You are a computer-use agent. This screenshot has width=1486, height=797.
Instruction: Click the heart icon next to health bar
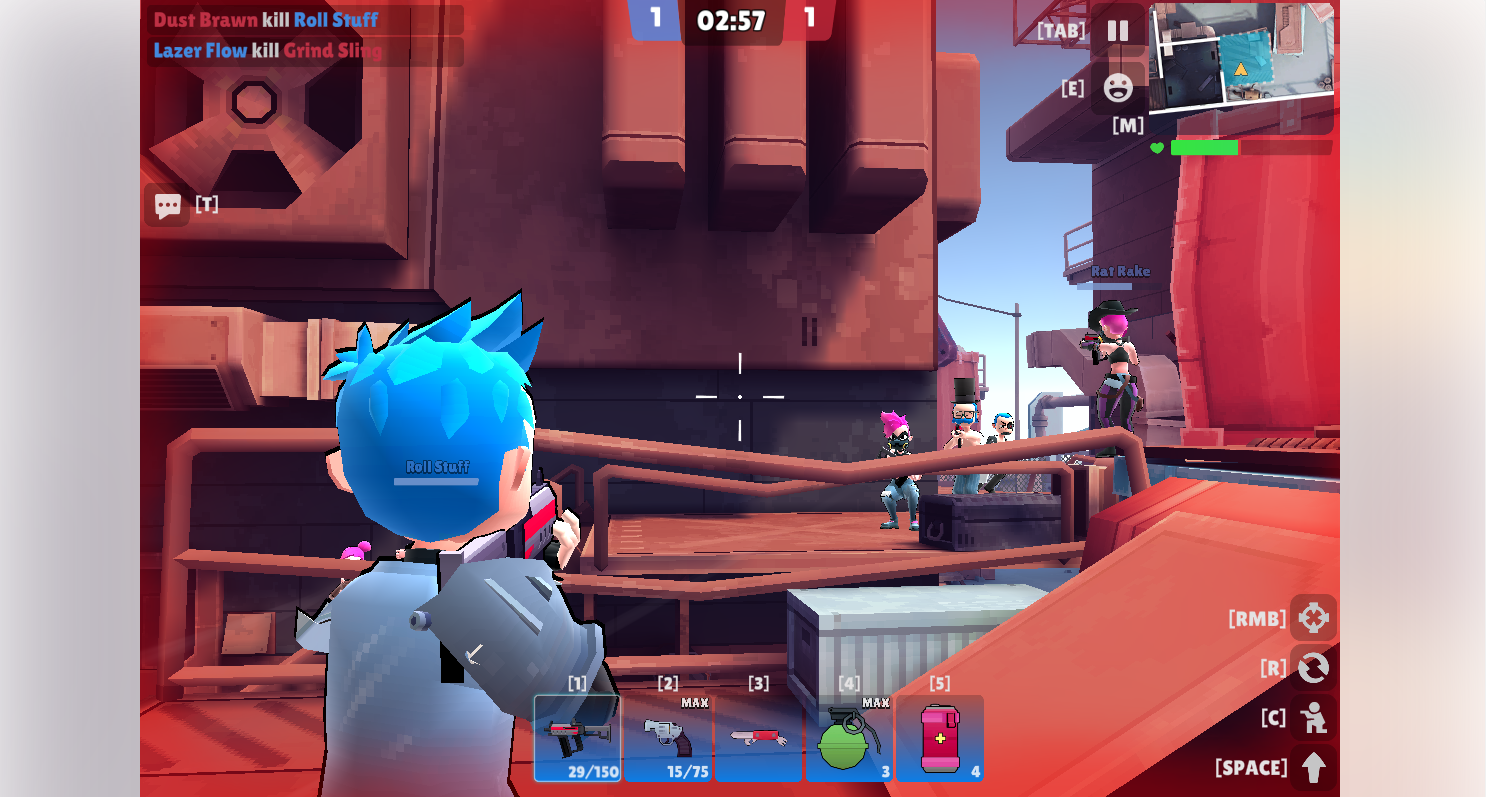[1159, 148]
